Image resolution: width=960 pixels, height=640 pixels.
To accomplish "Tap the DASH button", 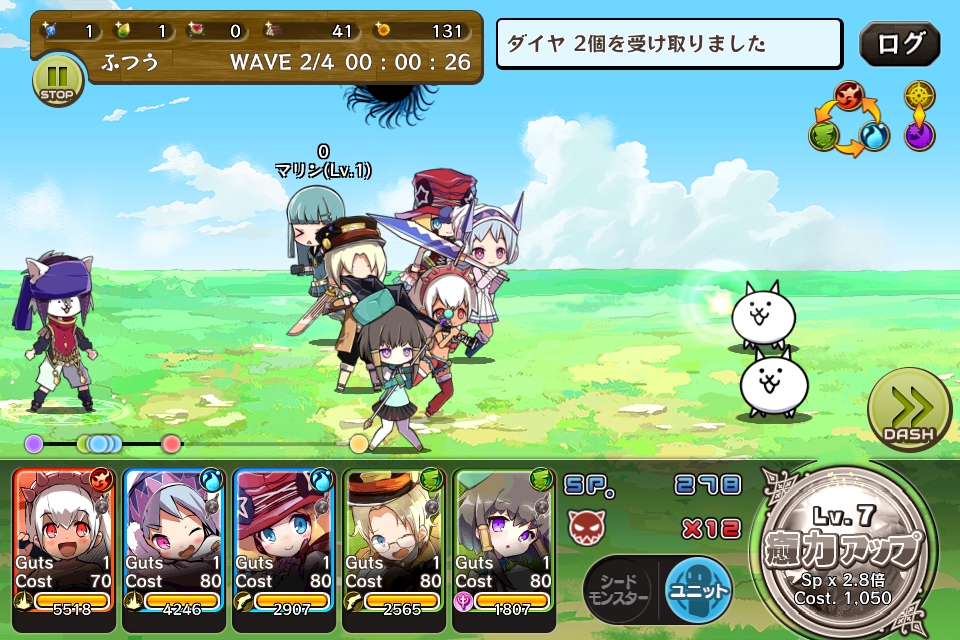I will coord(909,410).
